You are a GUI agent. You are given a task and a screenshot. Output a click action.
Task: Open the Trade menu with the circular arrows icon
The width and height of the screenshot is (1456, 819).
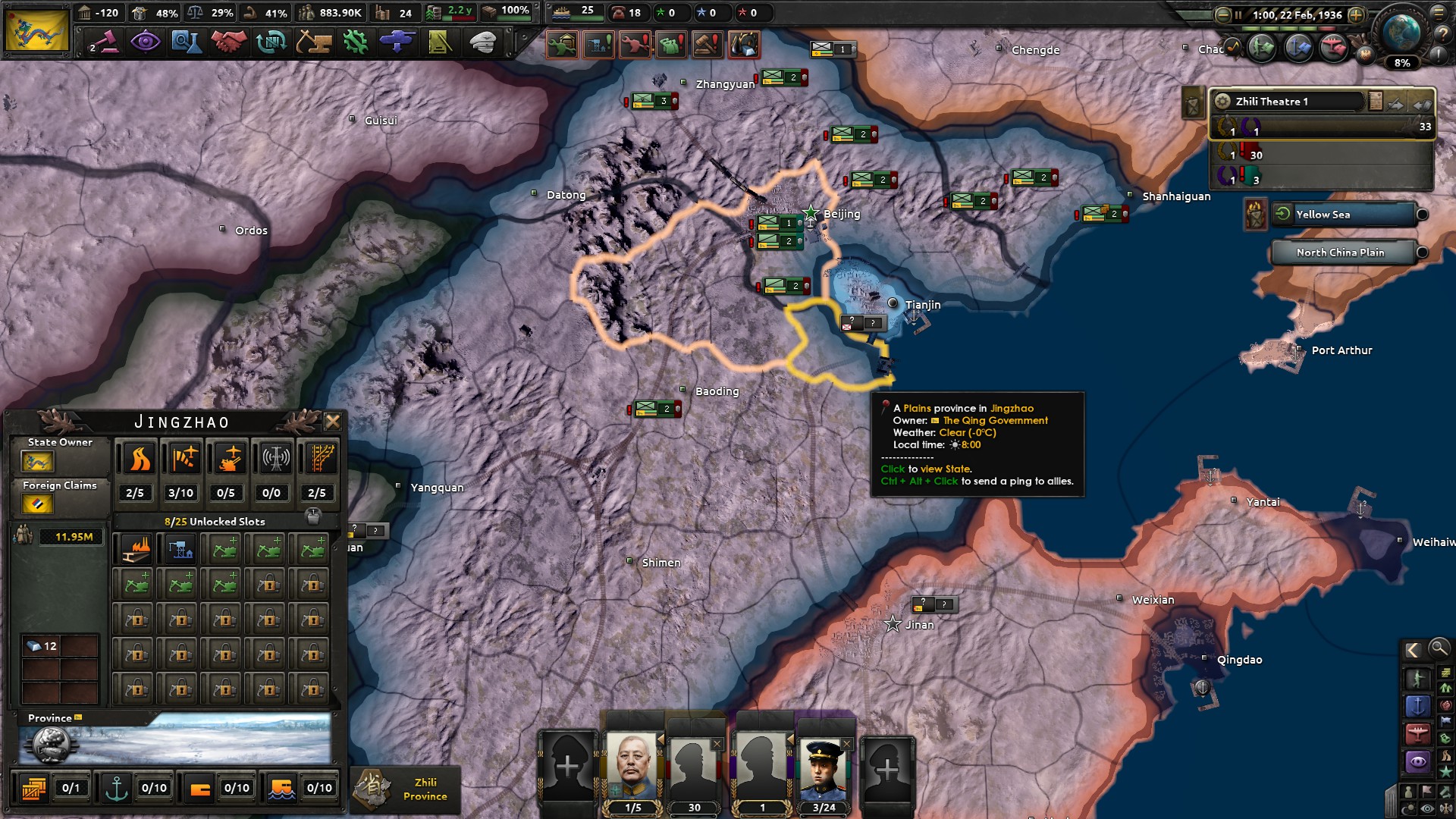point(271,43)
